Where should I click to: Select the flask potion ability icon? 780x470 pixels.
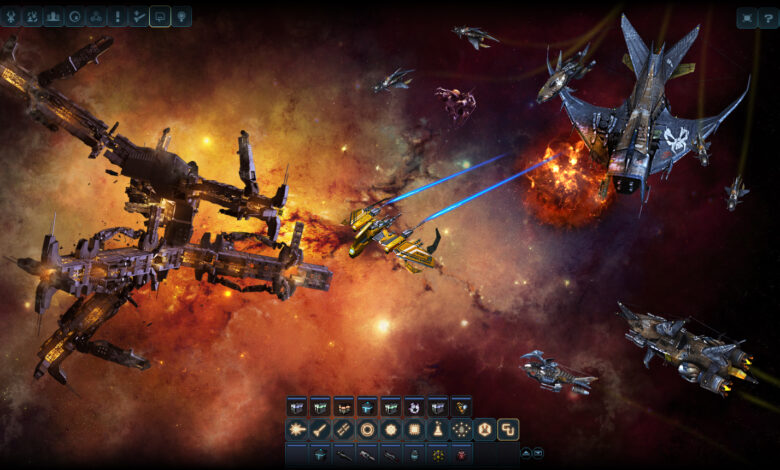pyautogui.click(x=438, y=430)
